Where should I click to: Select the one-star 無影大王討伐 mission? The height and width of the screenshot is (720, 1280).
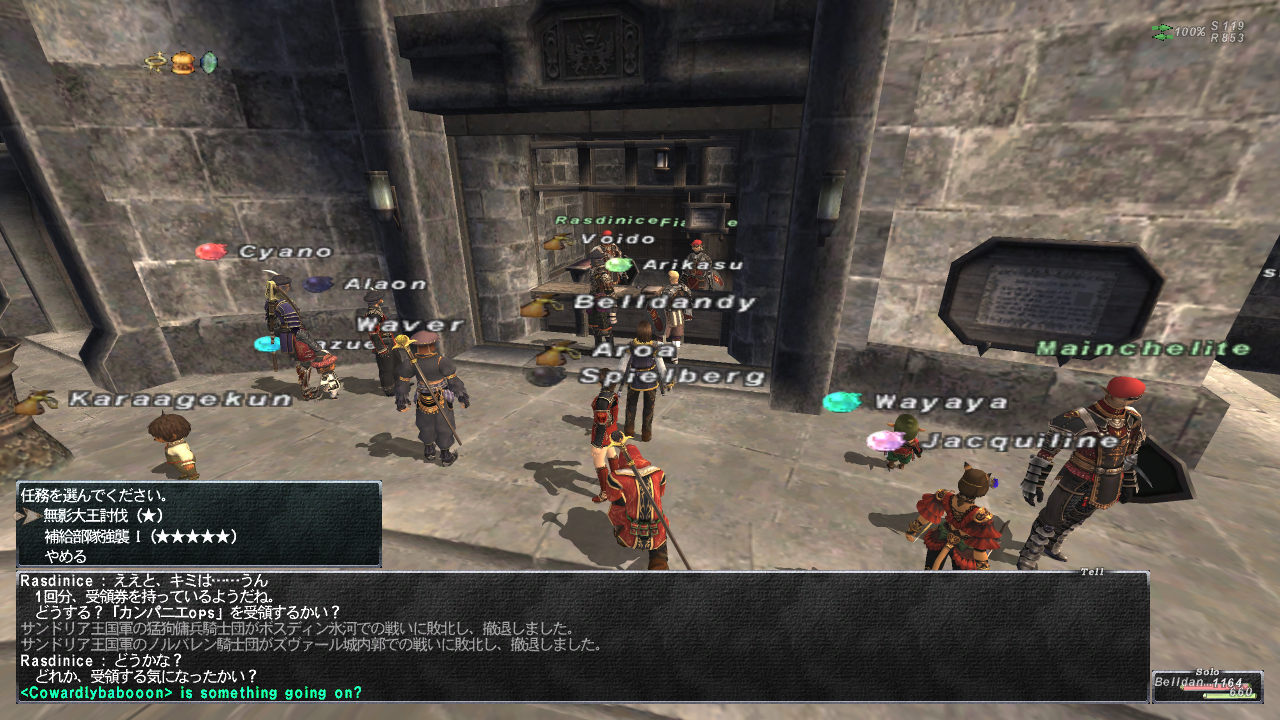pos(105,515)
